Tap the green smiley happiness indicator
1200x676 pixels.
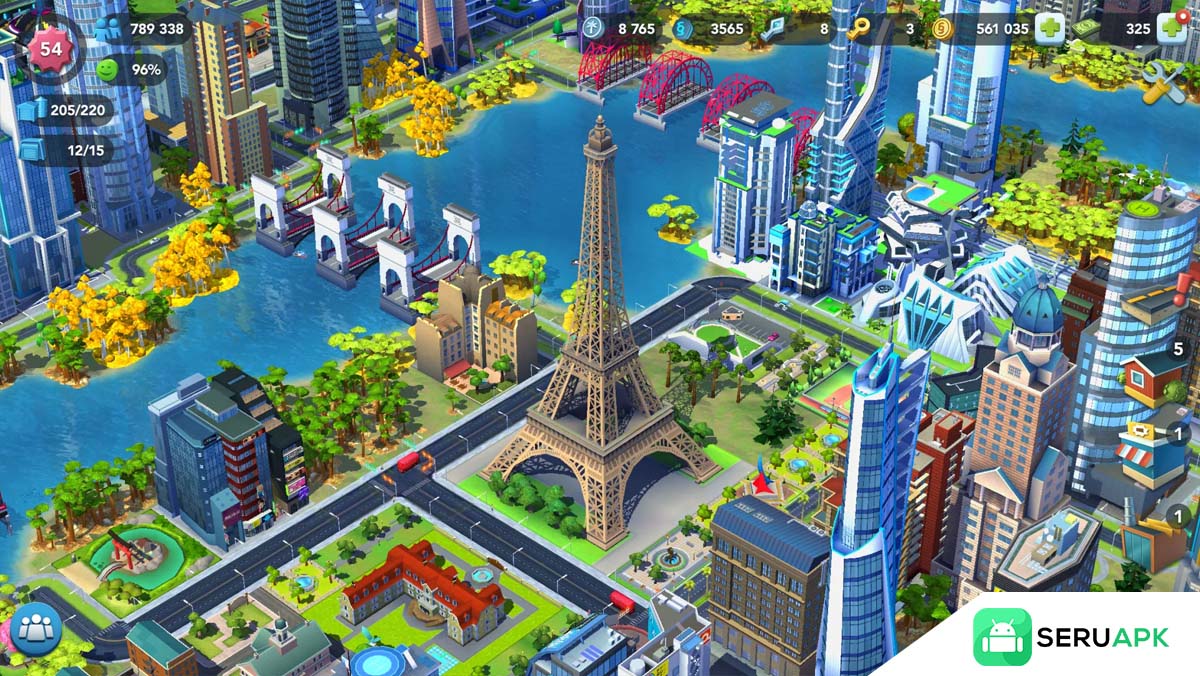pos(108,70)
